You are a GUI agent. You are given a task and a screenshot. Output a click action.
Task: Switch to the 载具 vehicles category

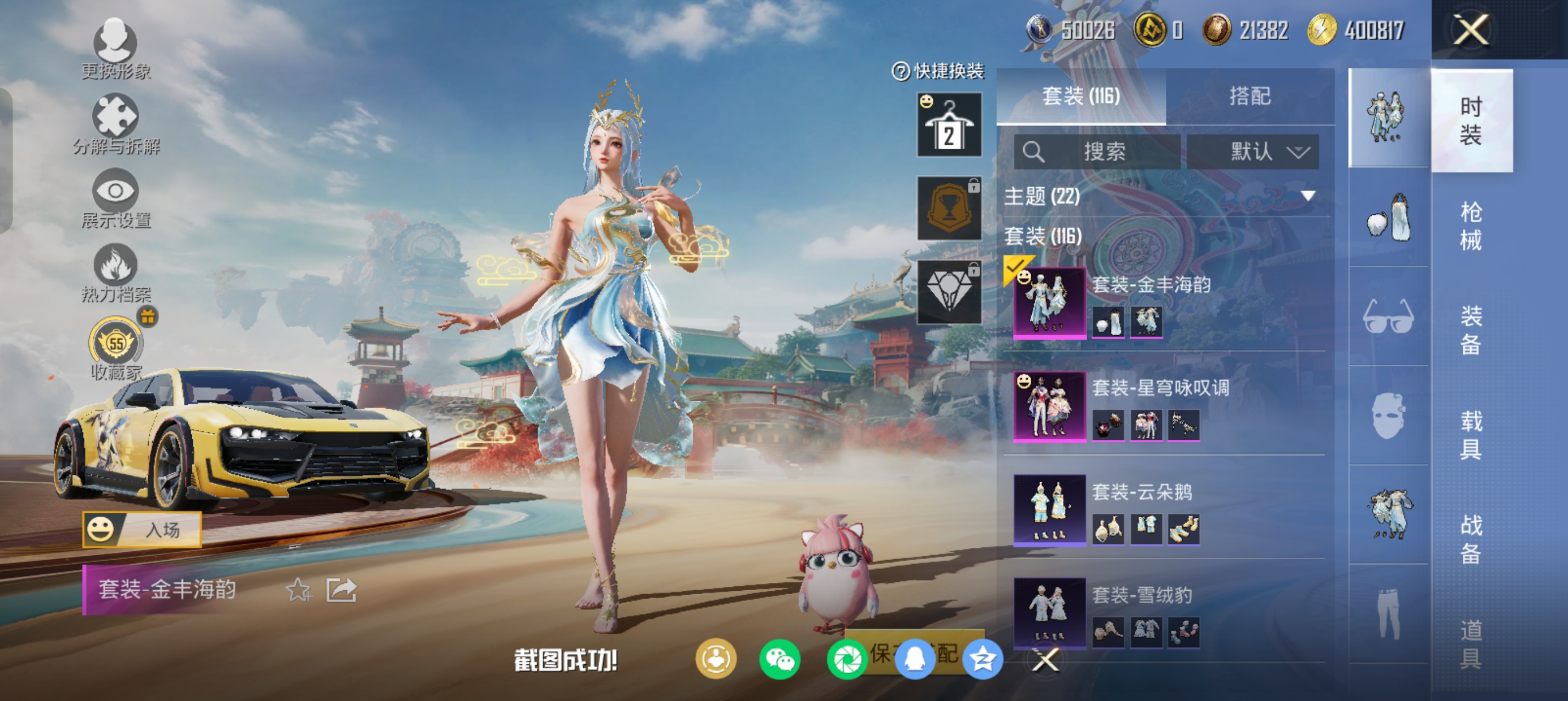(x=1471, y=435)
